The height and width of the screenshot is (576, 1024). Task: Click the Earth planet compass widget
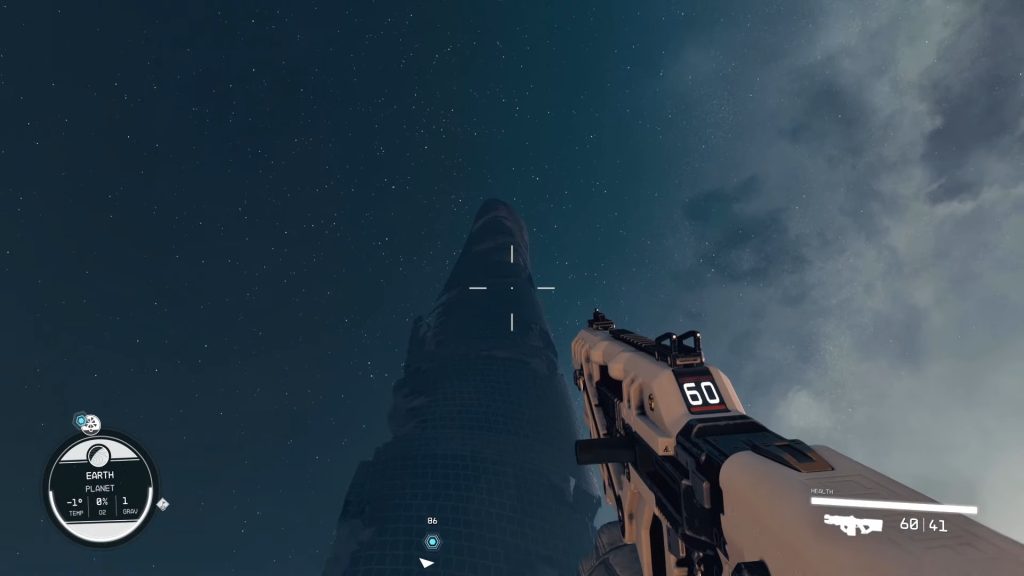100,489
